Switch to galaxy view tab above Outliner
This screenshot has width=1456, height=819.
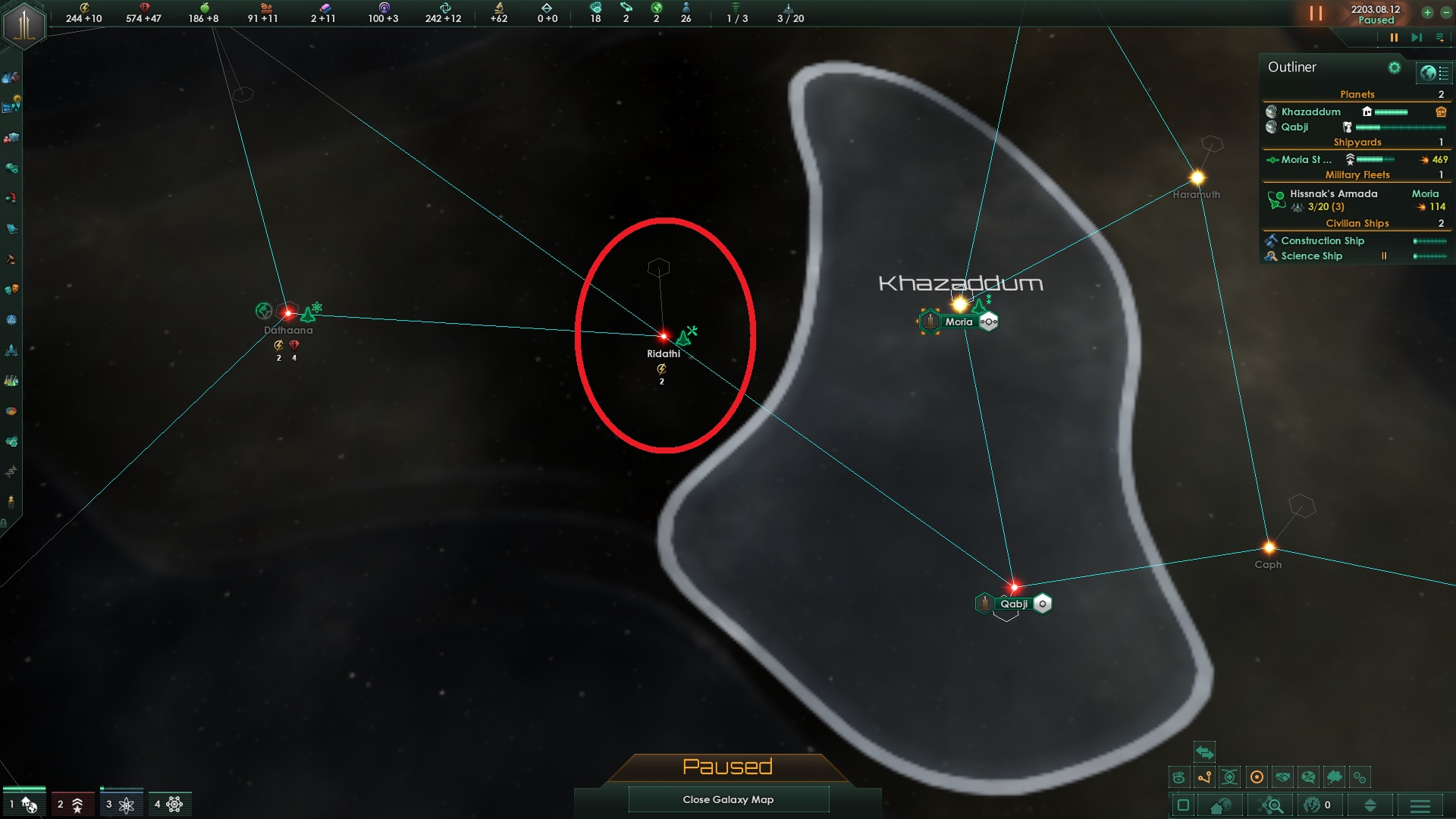click(x=1429, y=72)
